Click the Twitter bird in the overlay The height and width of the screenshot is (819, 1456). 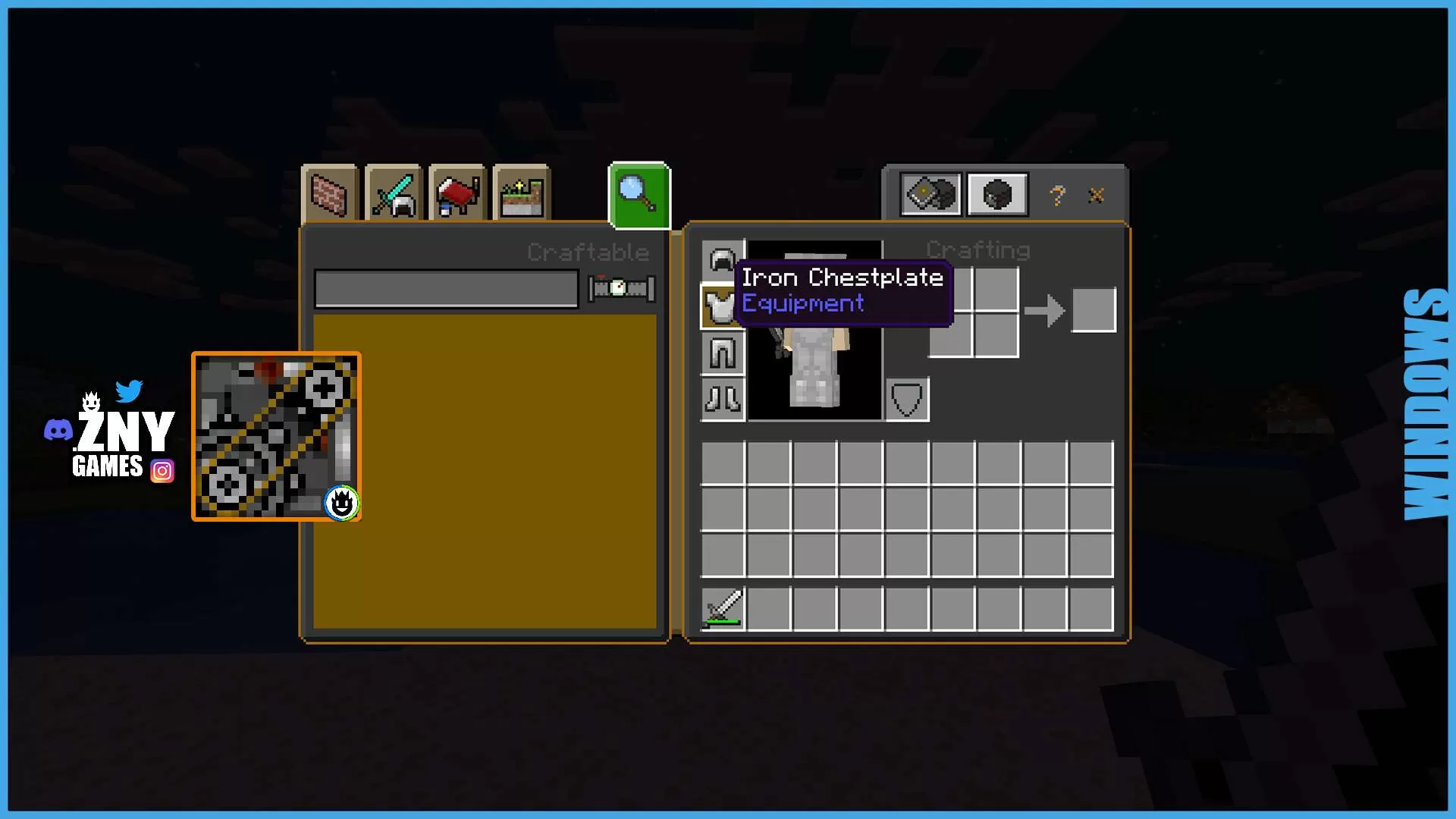tap(130, 390)
